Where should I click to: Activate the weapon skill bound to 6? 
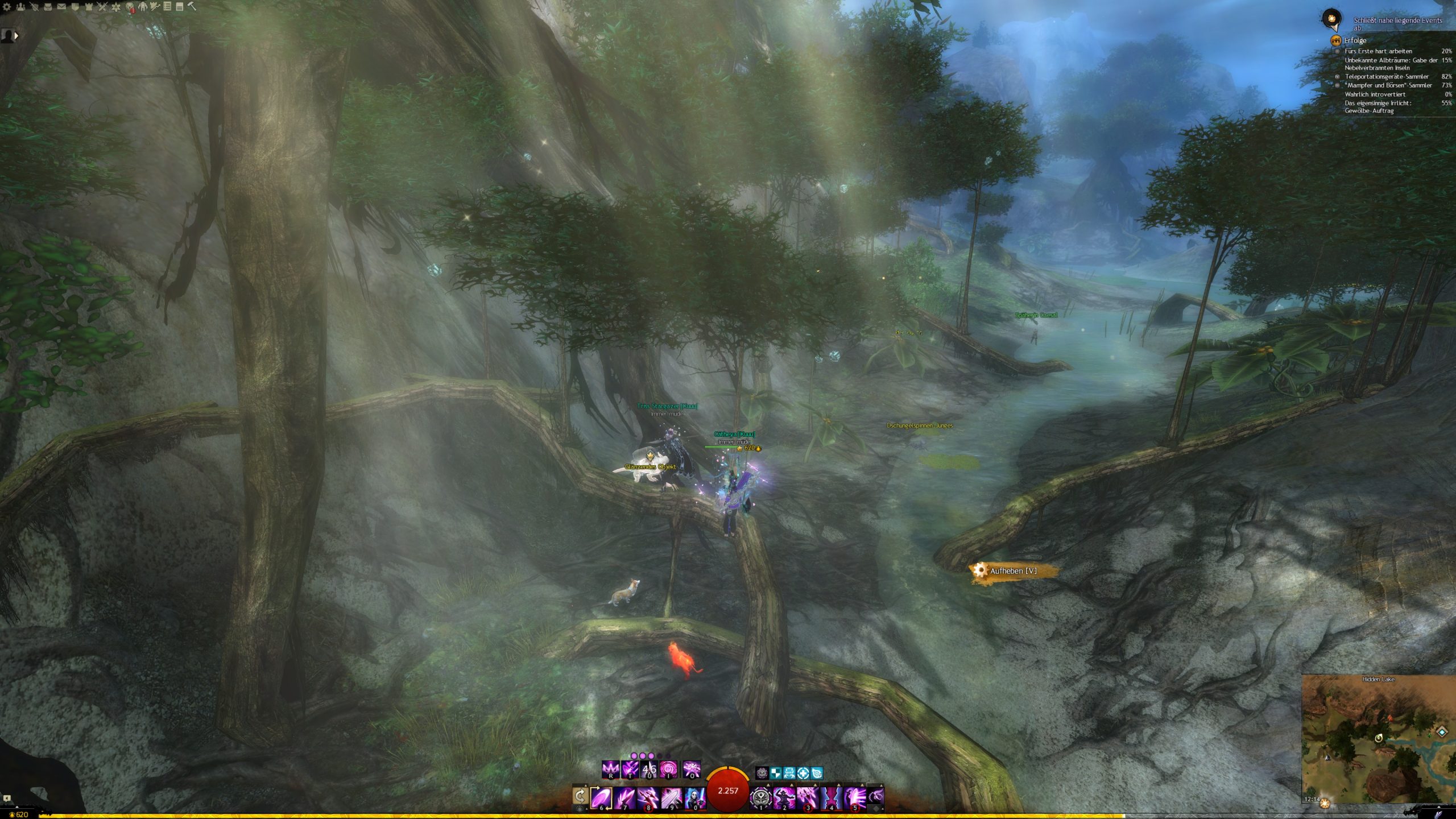pyautogui.click(x=601, y=797)
